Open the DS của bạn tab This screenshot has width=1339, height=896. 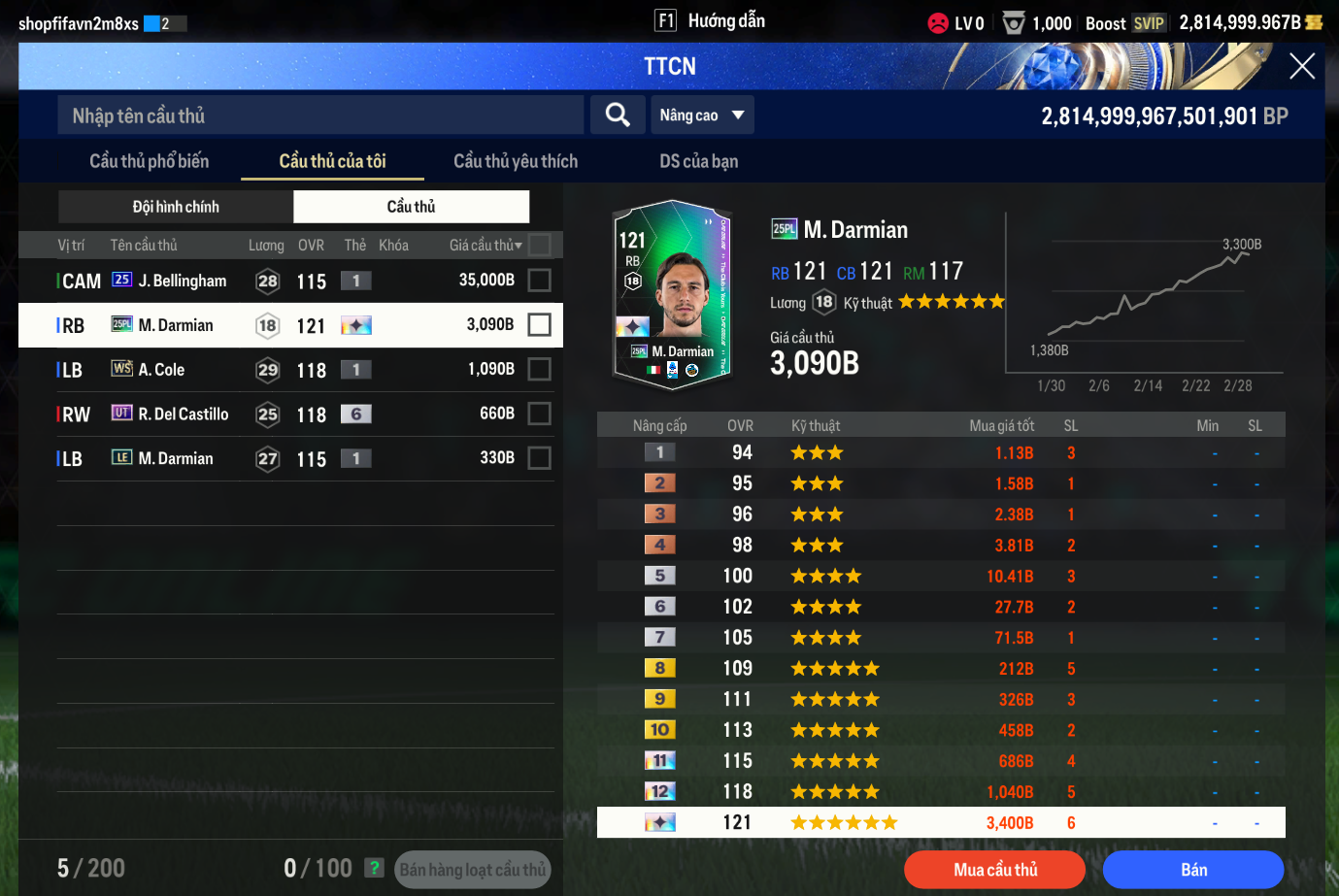pos(698,161)
